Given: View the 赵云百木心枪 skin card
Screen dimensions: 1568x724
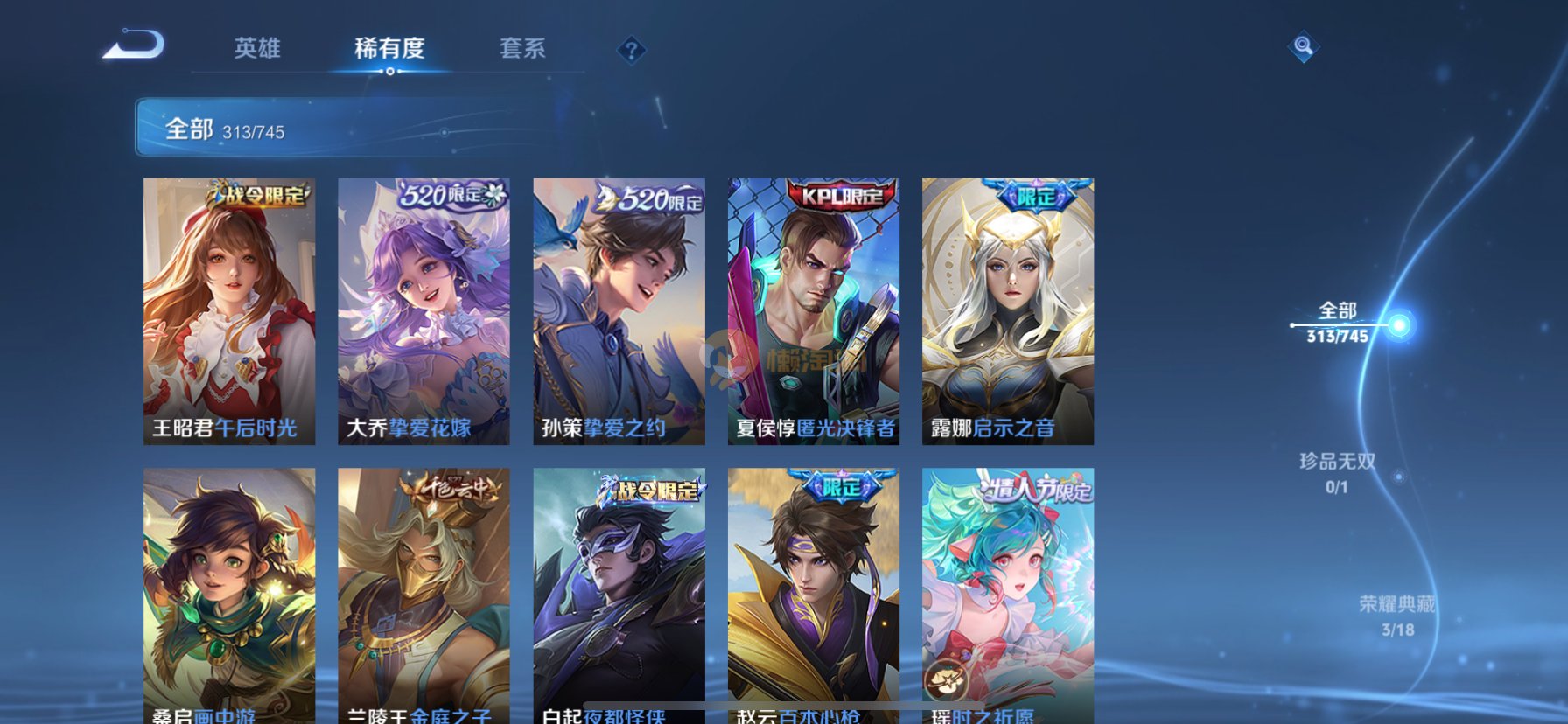Looking at the screenshot, I should click(x=813, y=595).
